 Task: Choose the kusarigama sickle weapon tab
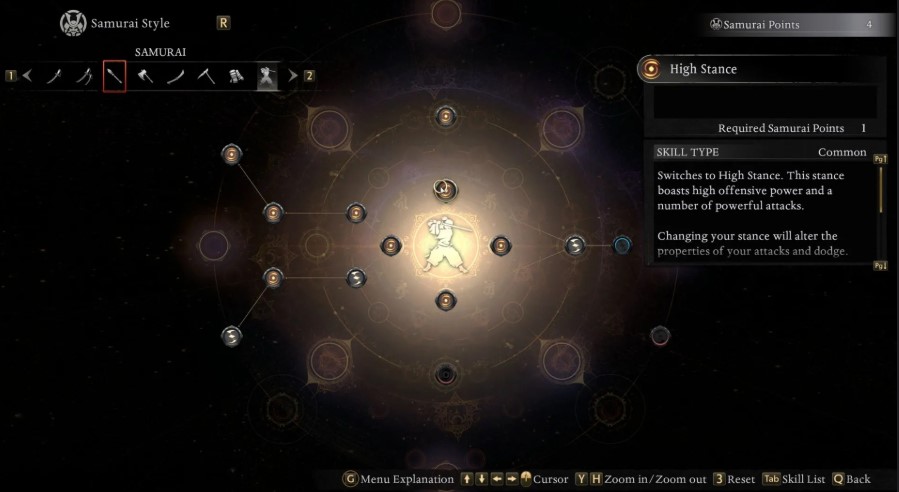[206, 75]
